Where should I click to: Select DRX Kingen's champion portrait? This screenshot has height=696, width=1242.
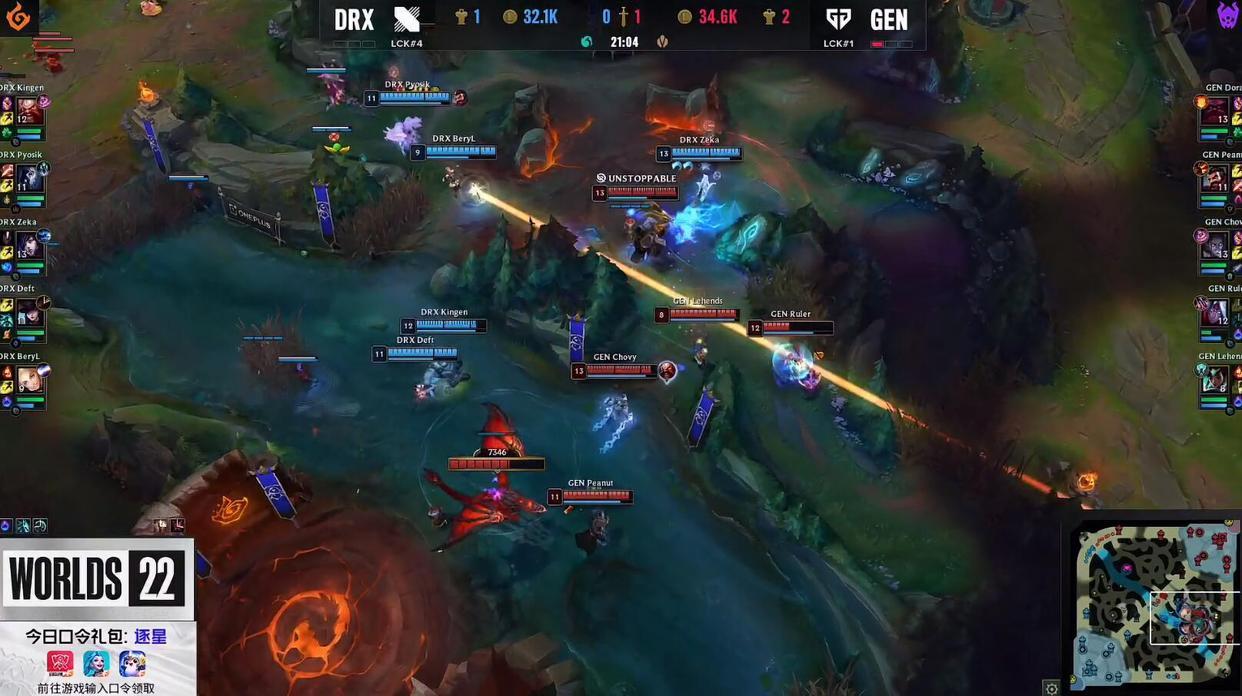(x=29, y=111)
